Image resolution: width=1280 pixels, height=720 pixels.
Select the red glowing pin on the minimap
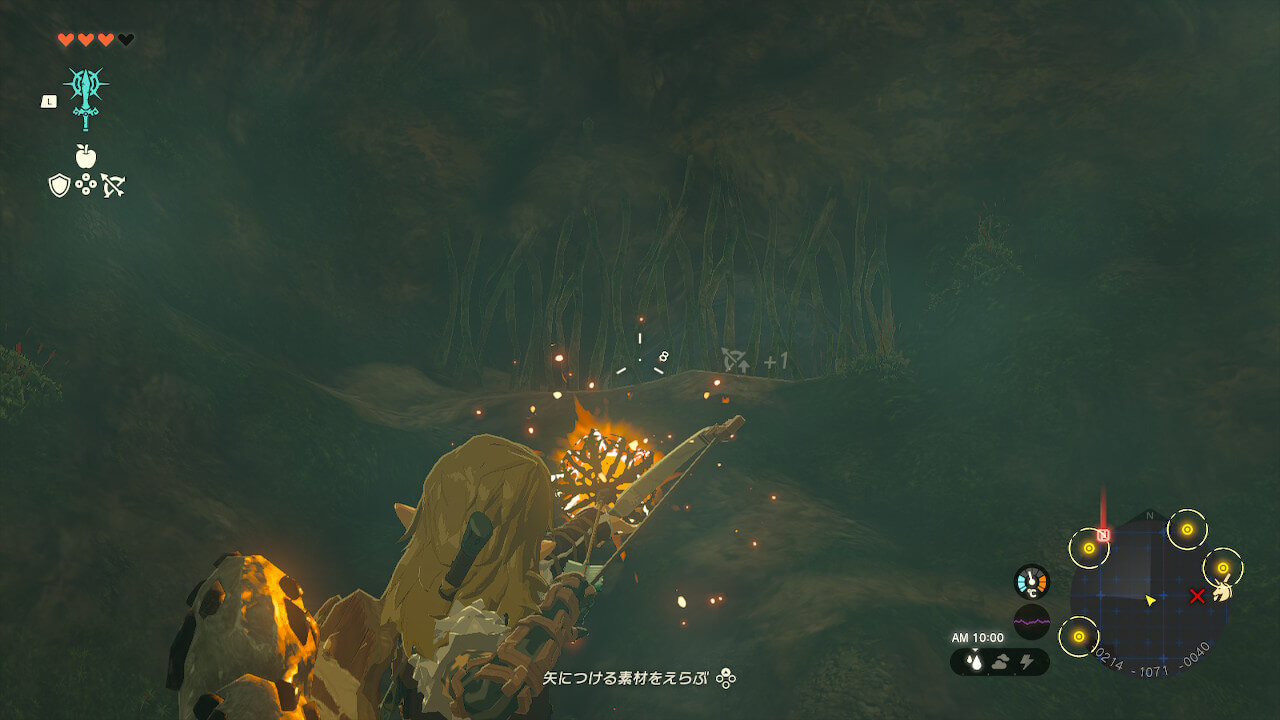1103,535
